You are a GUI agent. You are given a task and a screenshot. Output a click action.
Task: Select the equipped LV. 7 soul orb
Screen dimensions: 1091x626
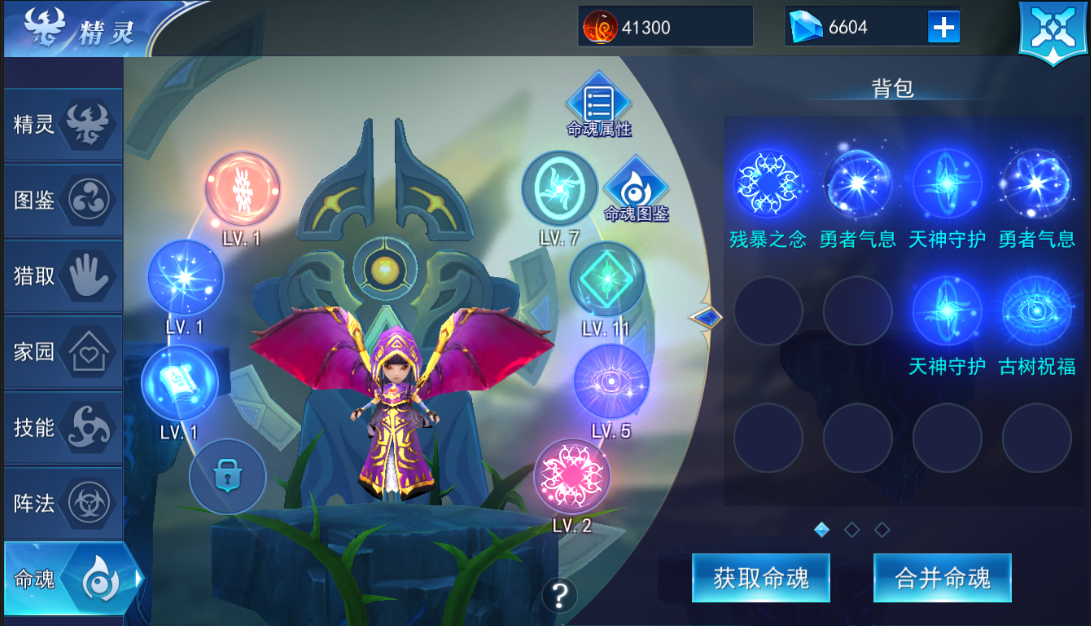coord(560,189)
